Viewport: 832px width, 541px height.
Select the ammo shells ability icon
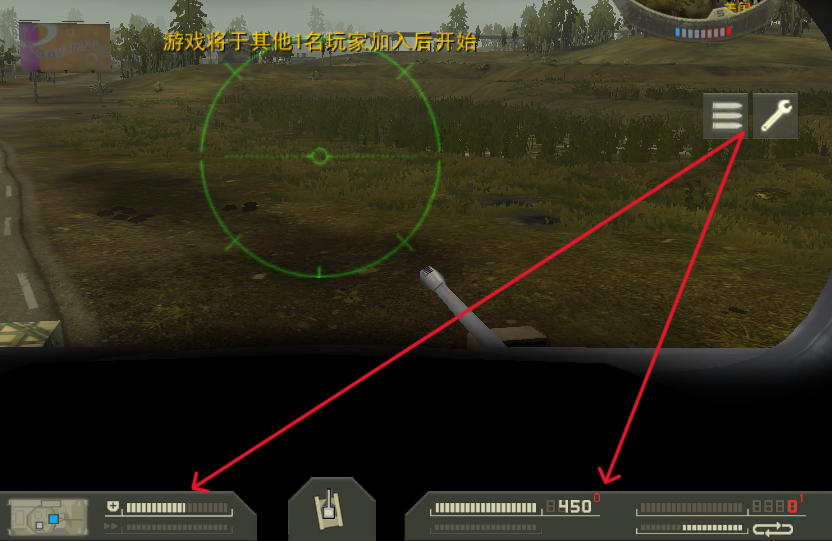coord(726,116)
